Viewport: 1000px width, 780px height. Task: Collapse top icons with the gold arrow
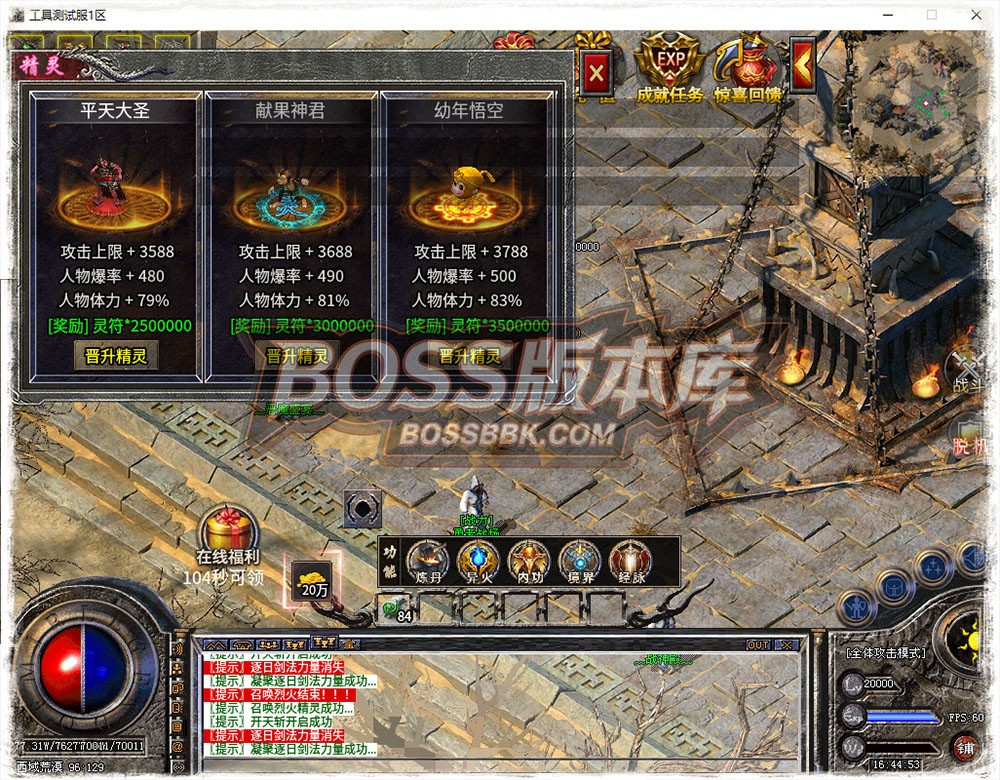click(802, 66)
